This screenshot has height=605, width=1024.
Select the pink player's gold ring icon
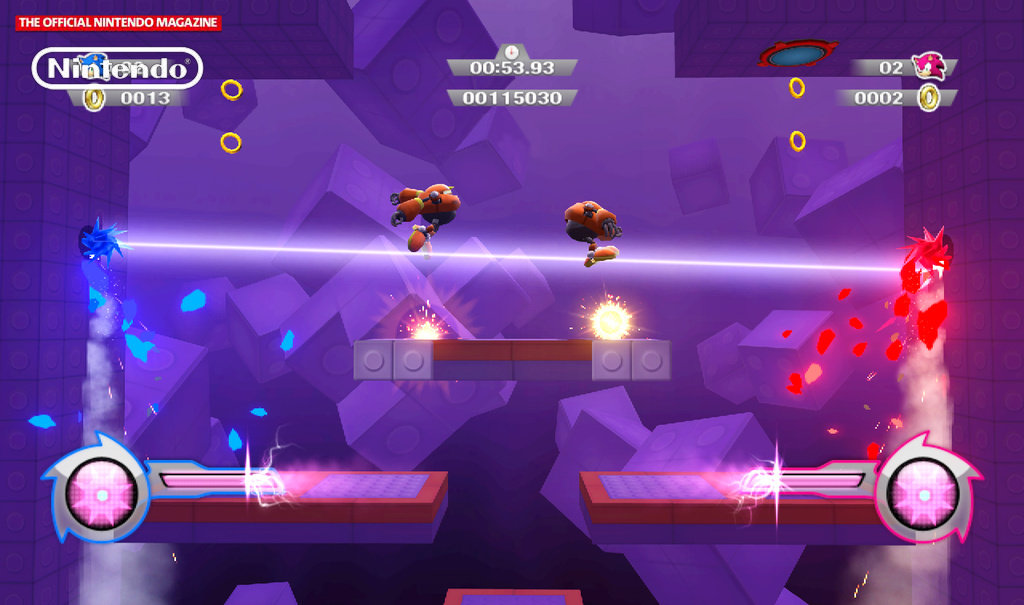(929, 97)
